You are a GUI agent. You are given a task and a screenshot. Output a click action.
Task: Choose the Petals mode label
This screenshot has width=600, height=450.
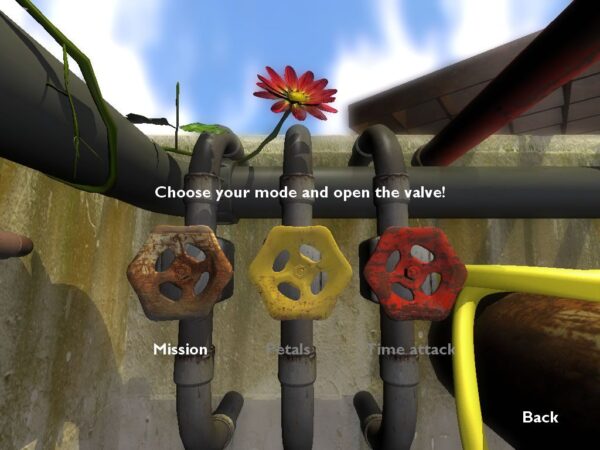[289, 349]
